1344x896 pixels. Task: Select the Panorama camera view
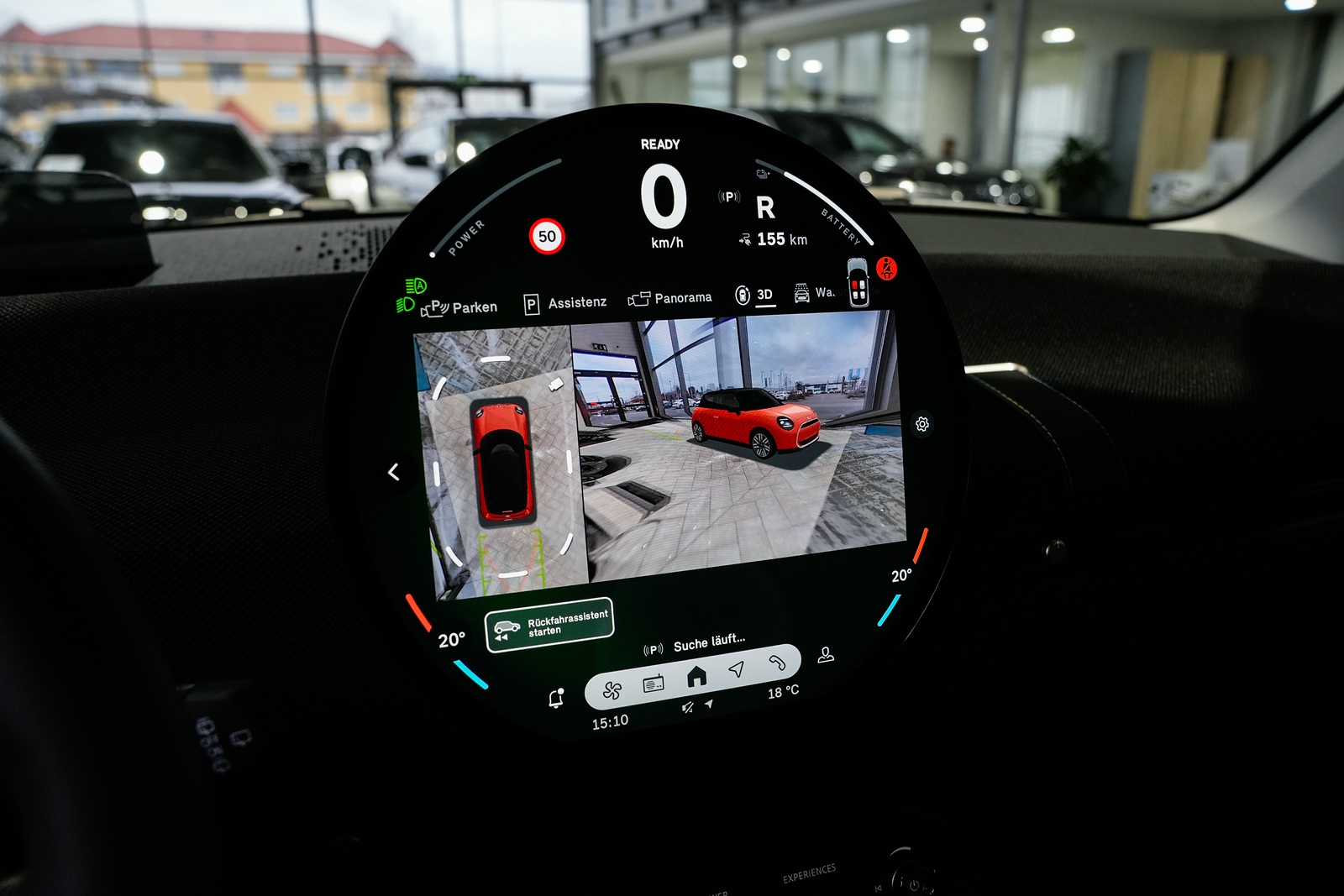[670, 298]
